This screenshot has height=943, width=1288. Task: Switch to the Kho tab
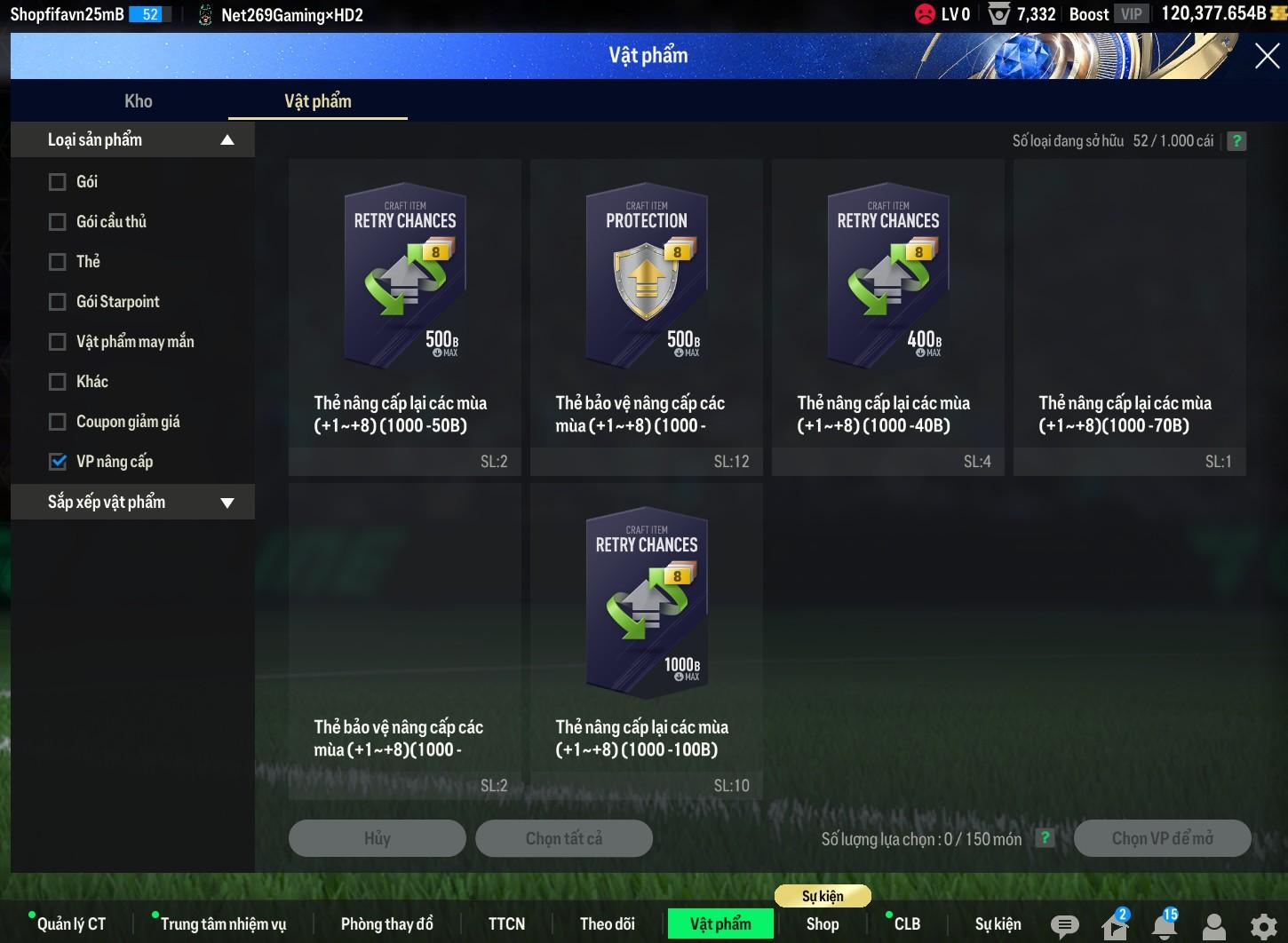click(139, 101)
